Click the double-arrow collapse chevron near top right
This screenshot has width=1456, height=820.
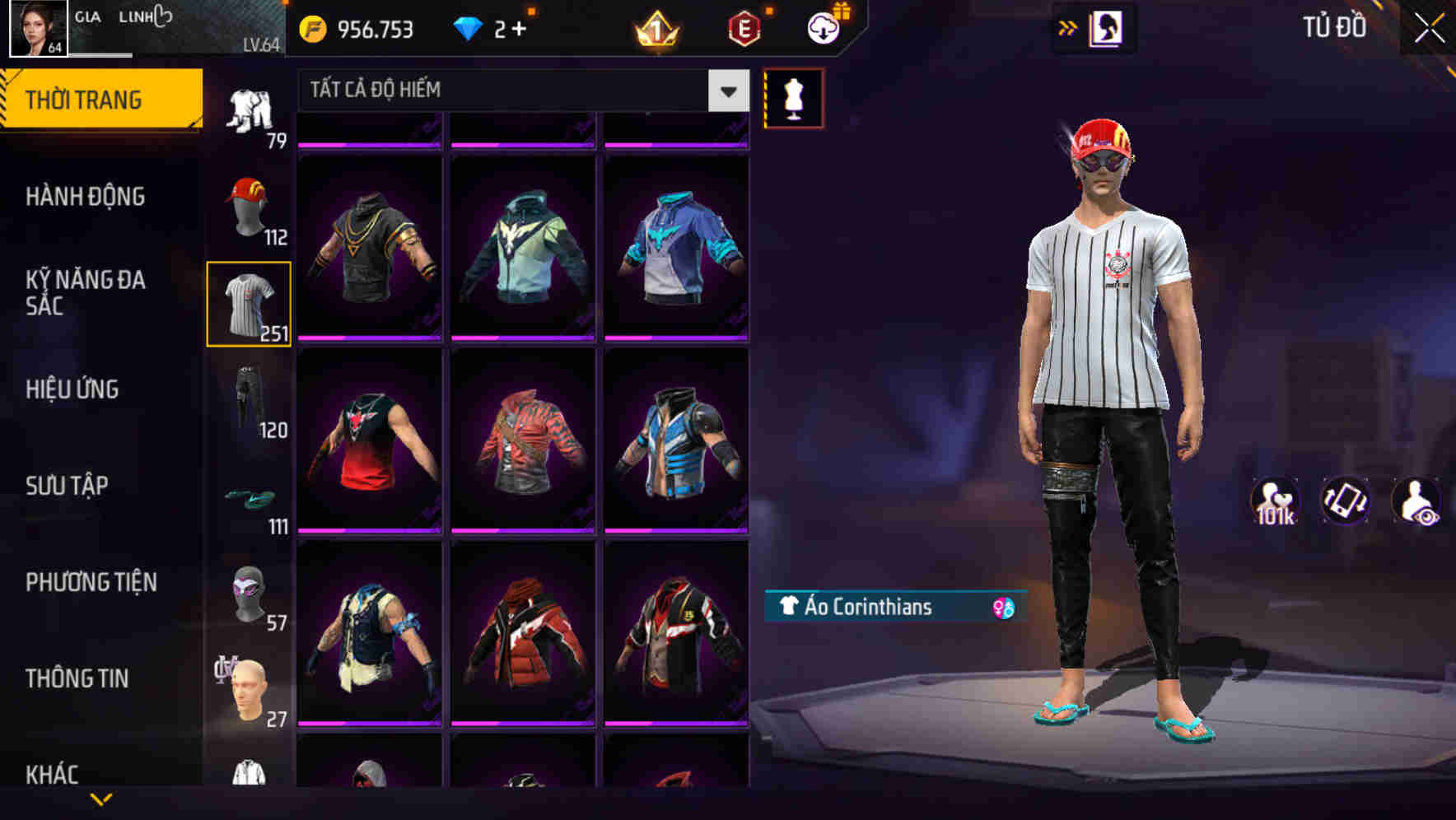click(x=1066, y=27)
